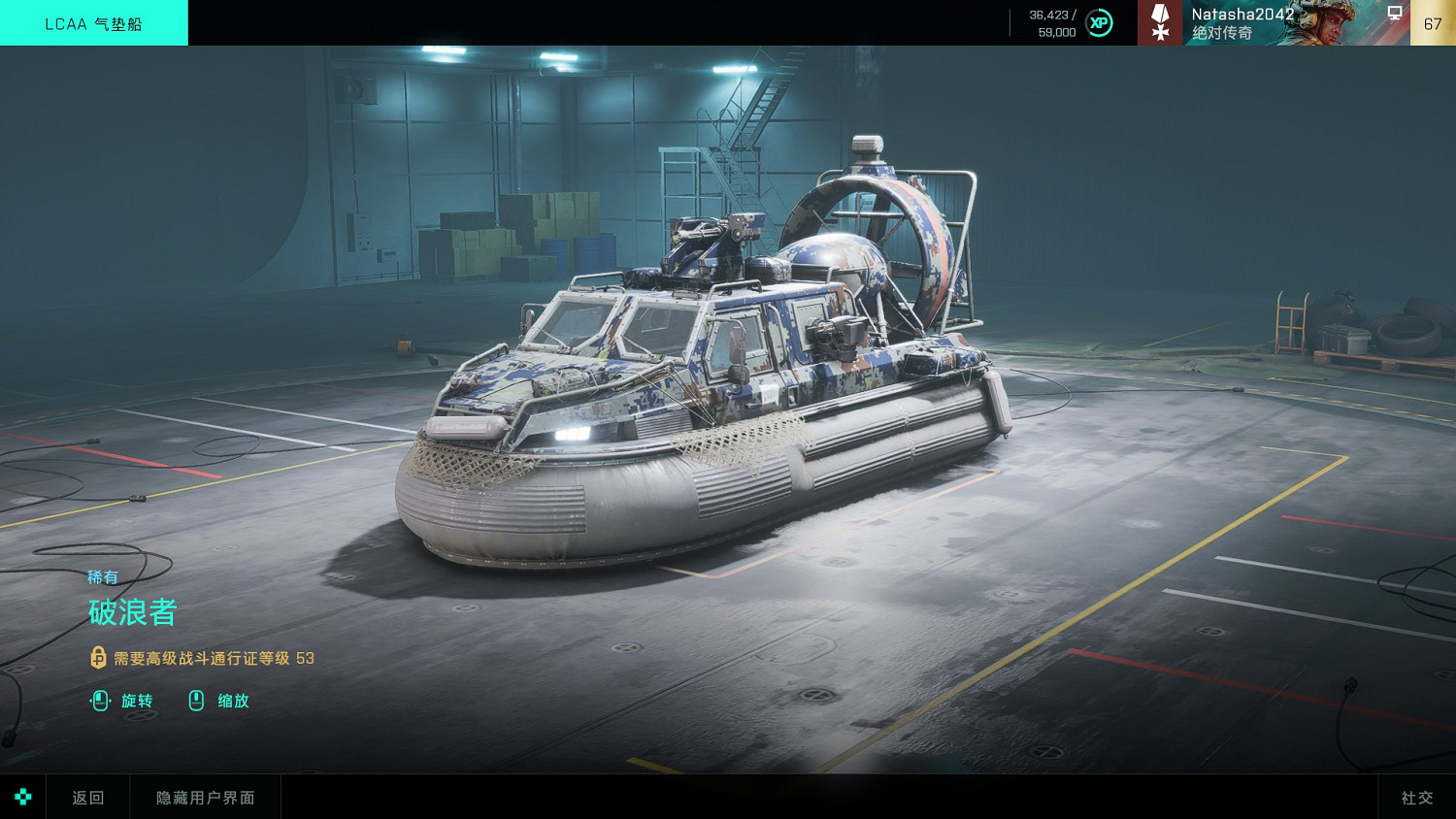Image resolution: width=1456 pixels, height=819 pixels.
Task: Click the XP progress badge icon
Action: (1099, 22)
